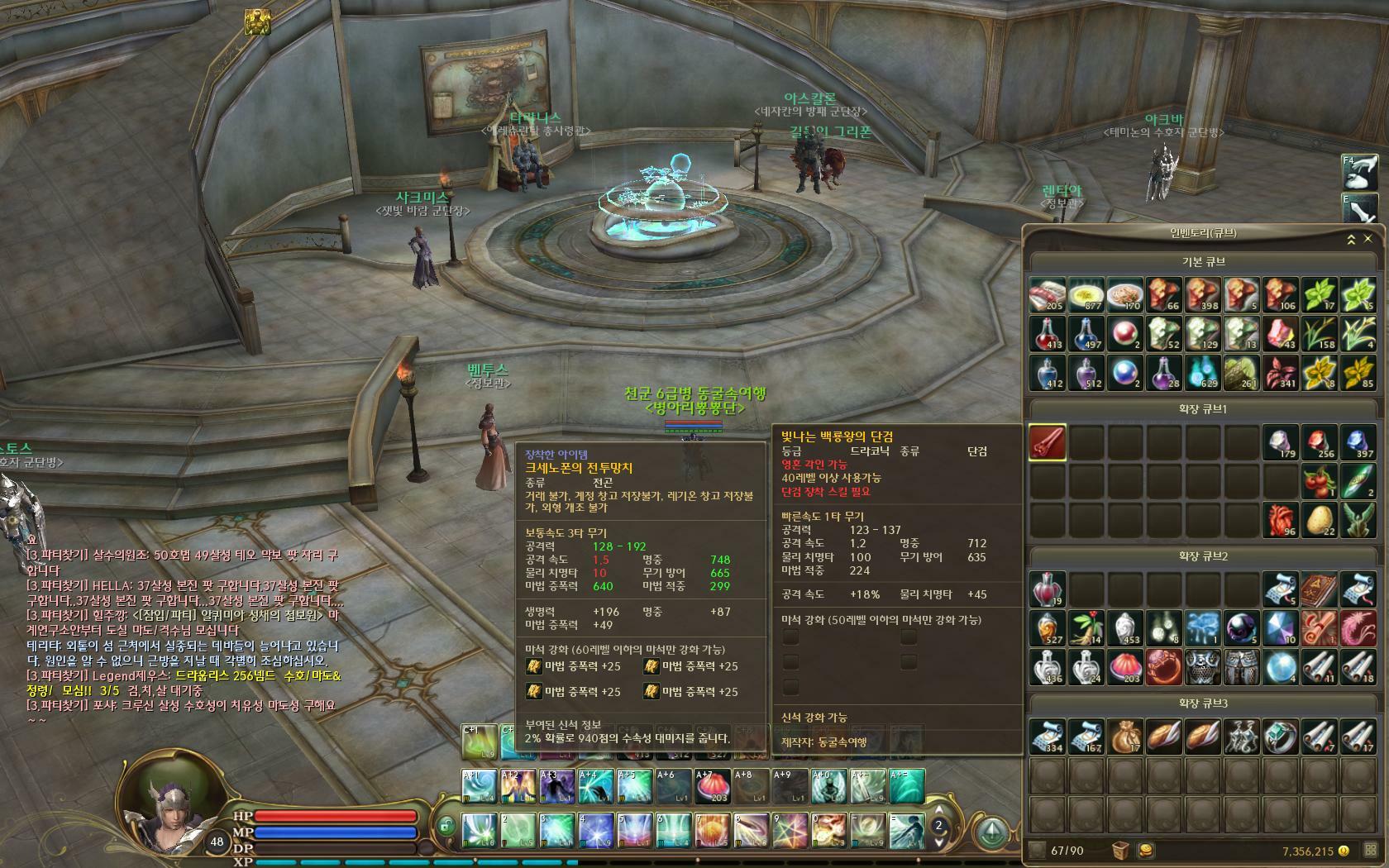Collapse the inventory with the double-arrow button

(1351, 239)
